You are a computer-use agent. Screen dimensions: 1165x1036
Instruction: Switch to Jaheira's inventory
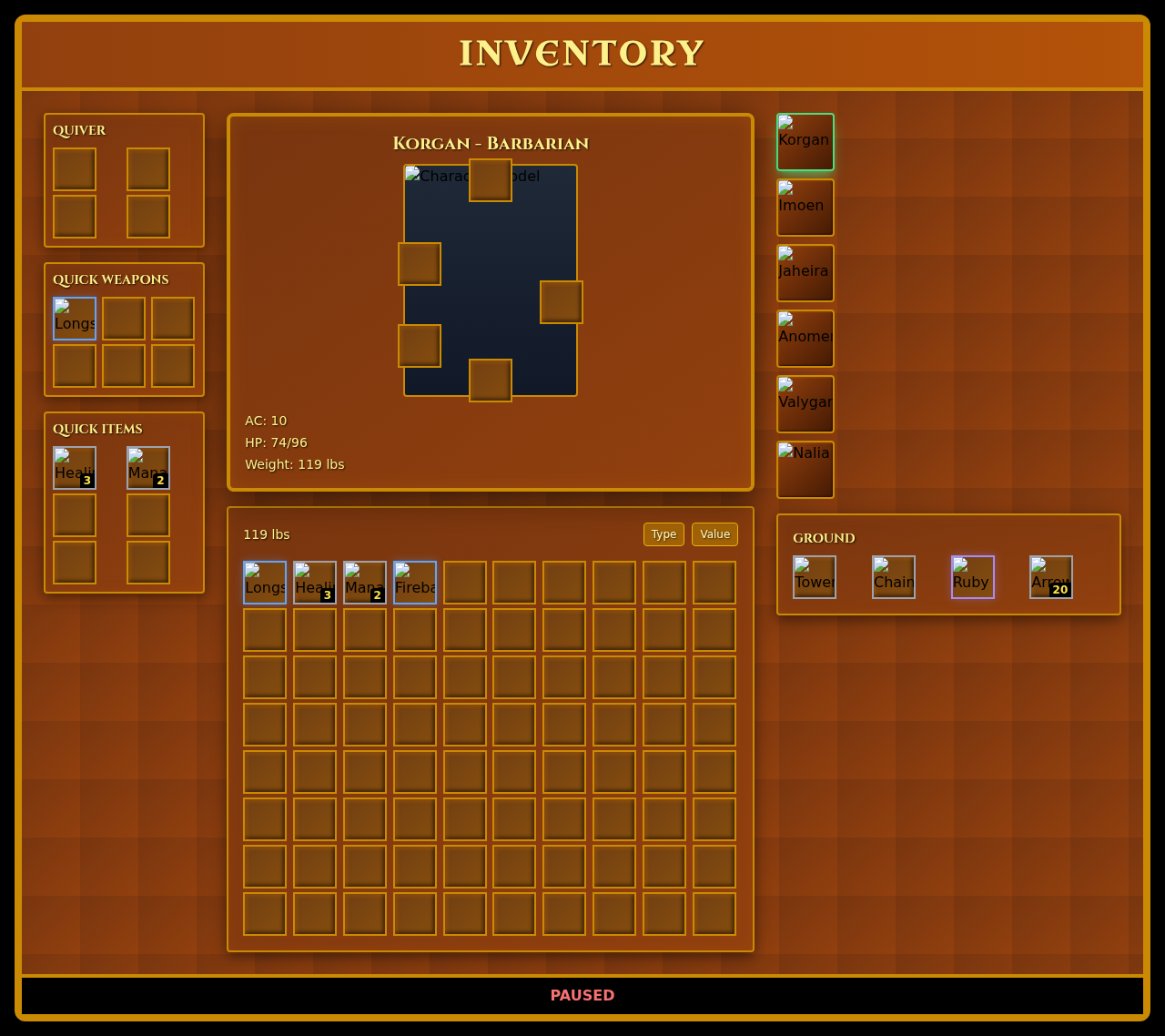pyautogui.click(x=805, y=272)
